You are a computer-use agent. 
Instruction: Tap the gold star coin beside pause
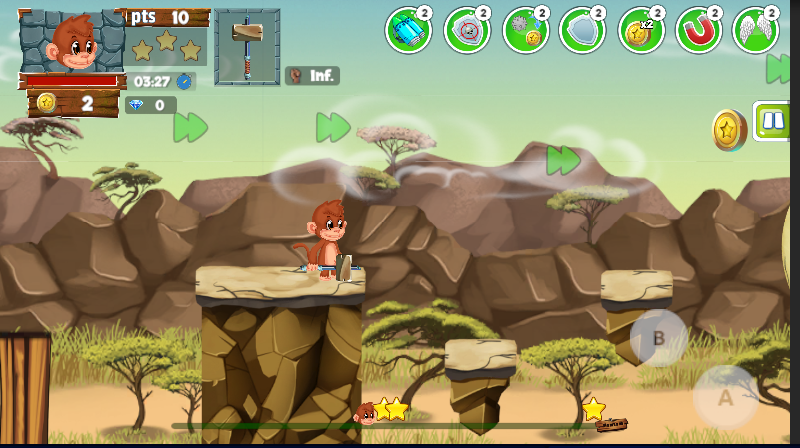point(729,130)
